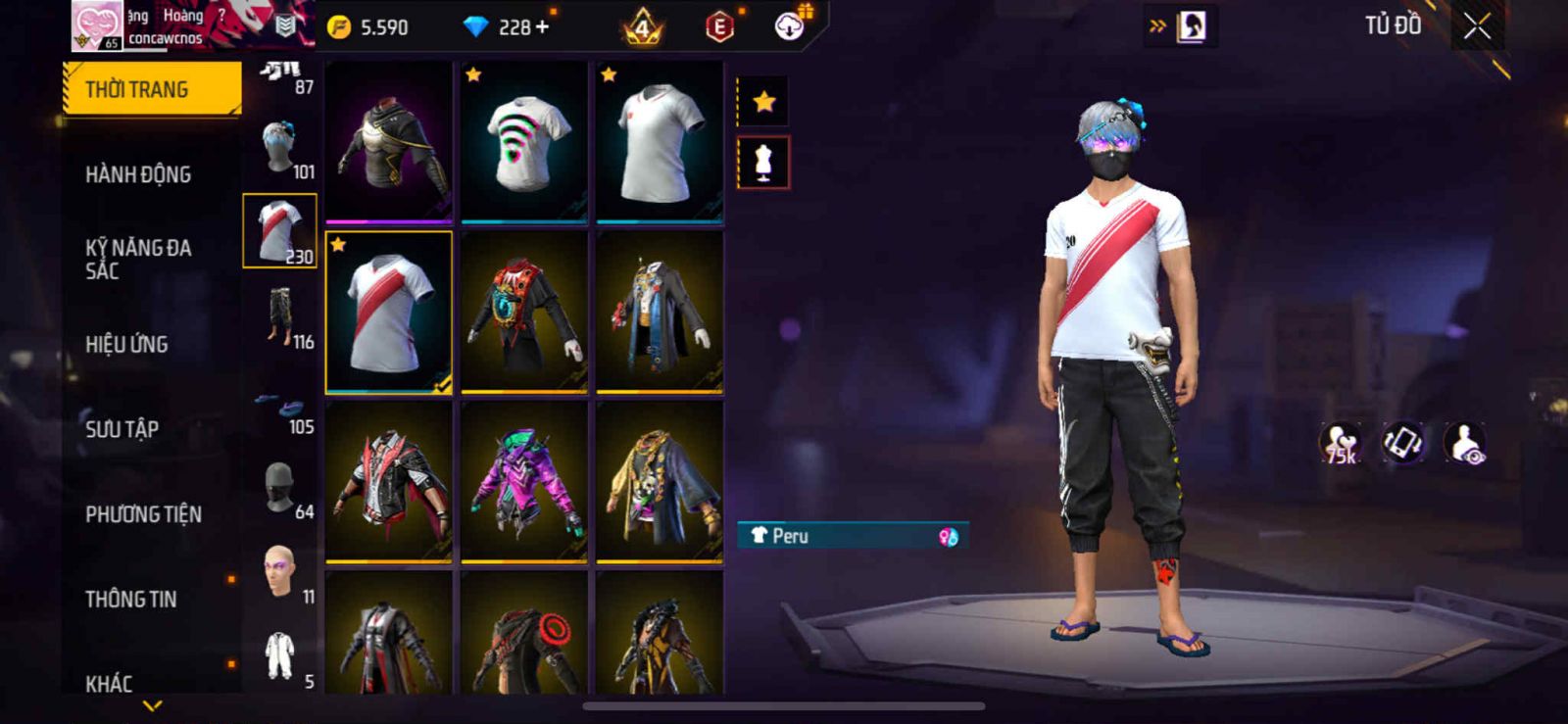Open the pants category with 116 items
1568x724 pixels.
(x=280, y=315)
